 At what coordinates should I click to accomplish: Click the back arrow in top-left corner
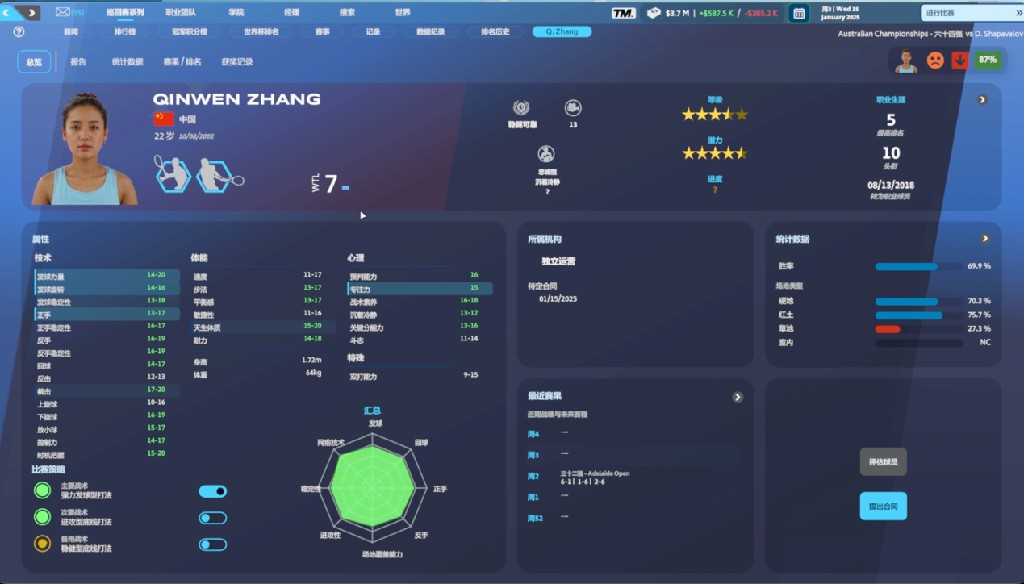pyautogui.click(x=9, y=13)
